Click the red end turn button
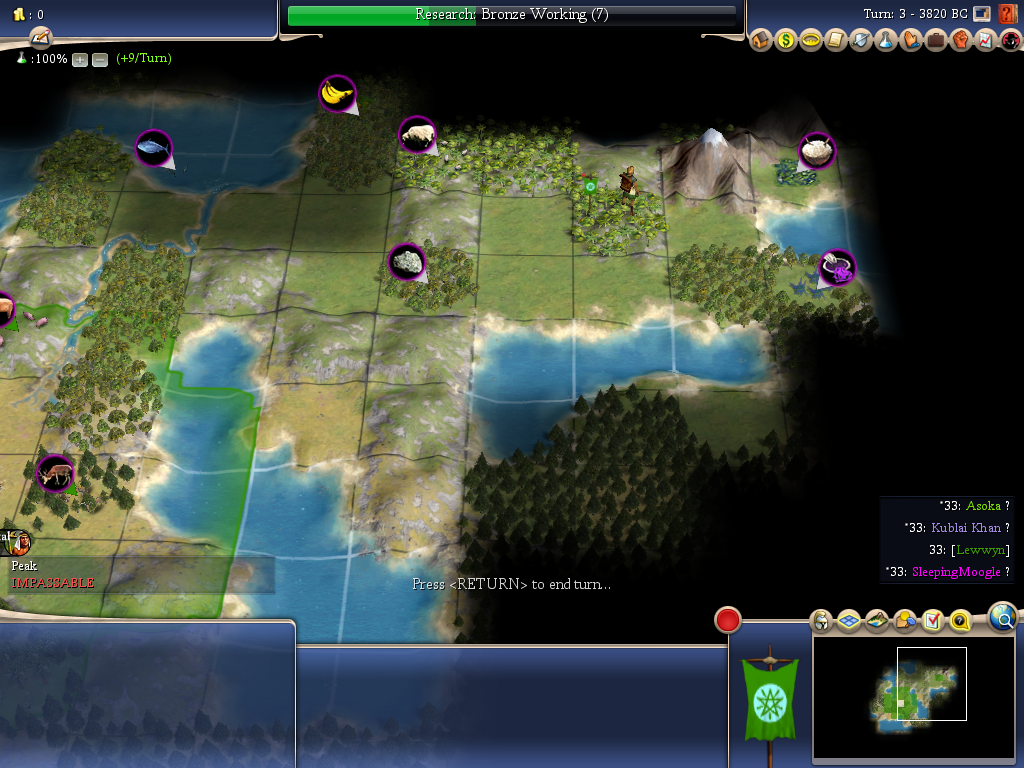This screenshot has width=1024, height=768. click(x=728, y=620)
